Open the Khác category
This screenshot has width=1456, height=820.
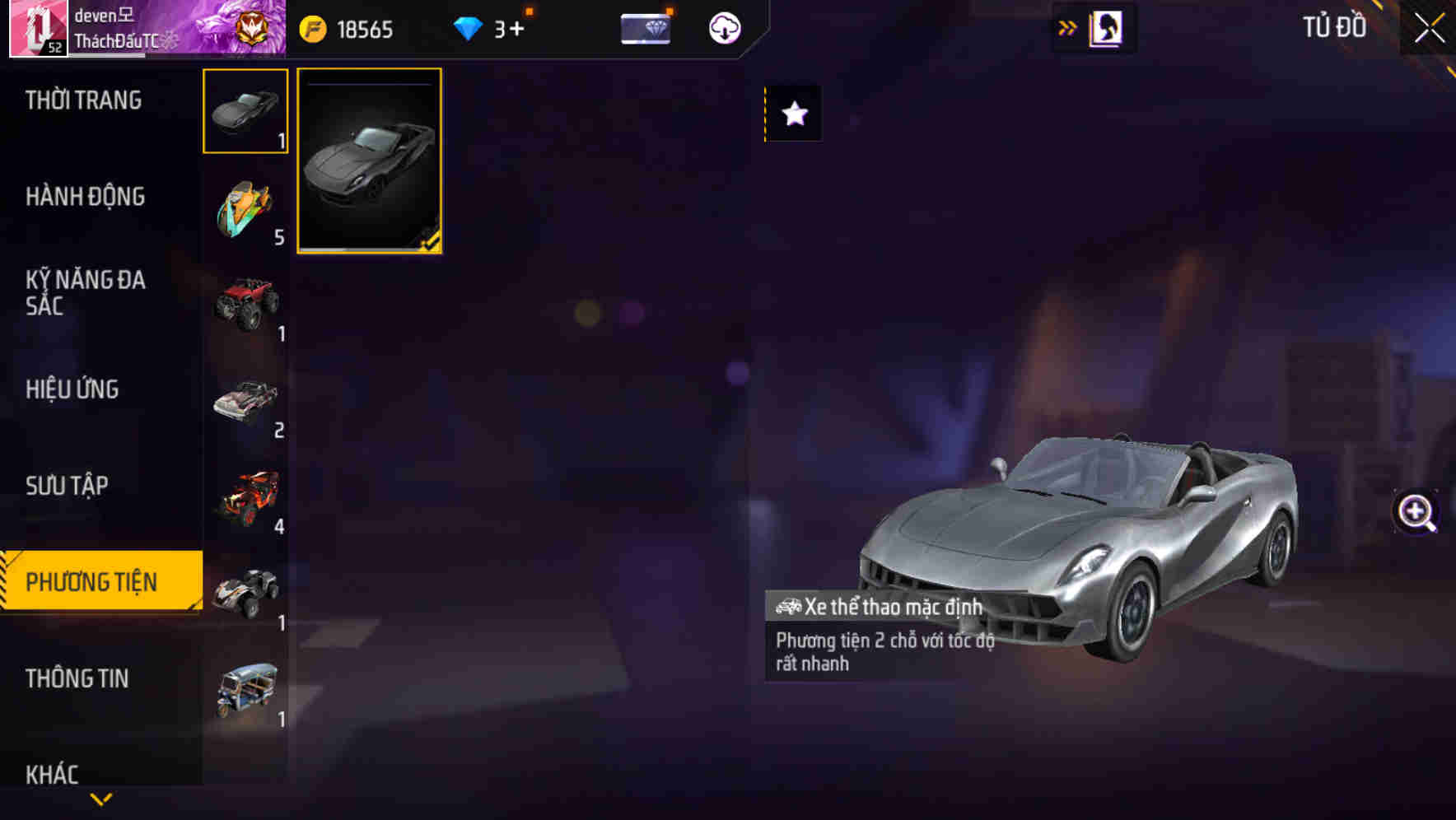tap(54, 774)
